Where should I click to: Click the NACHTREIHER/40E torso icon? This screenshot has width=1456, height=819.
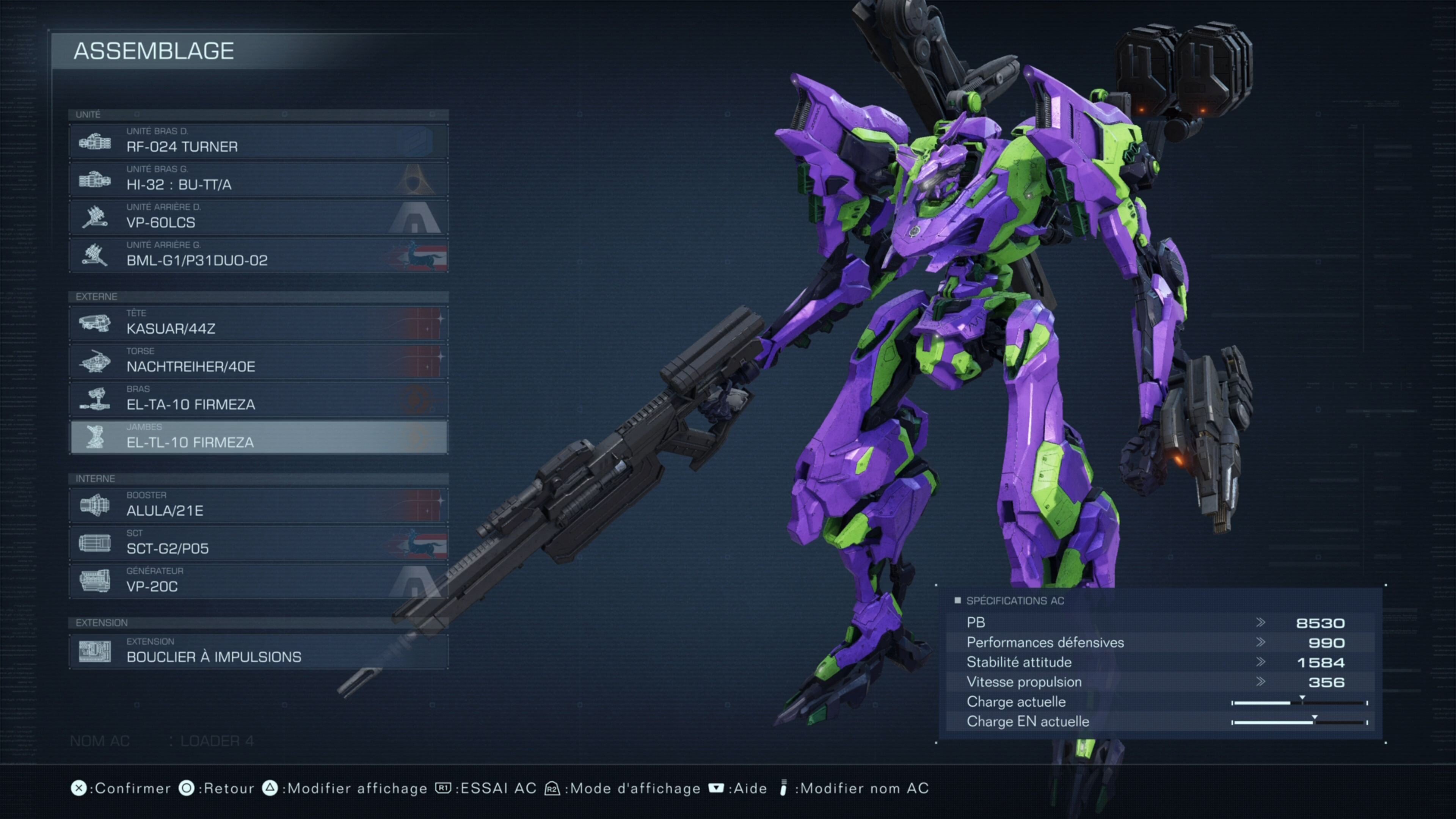pos(96,361)
